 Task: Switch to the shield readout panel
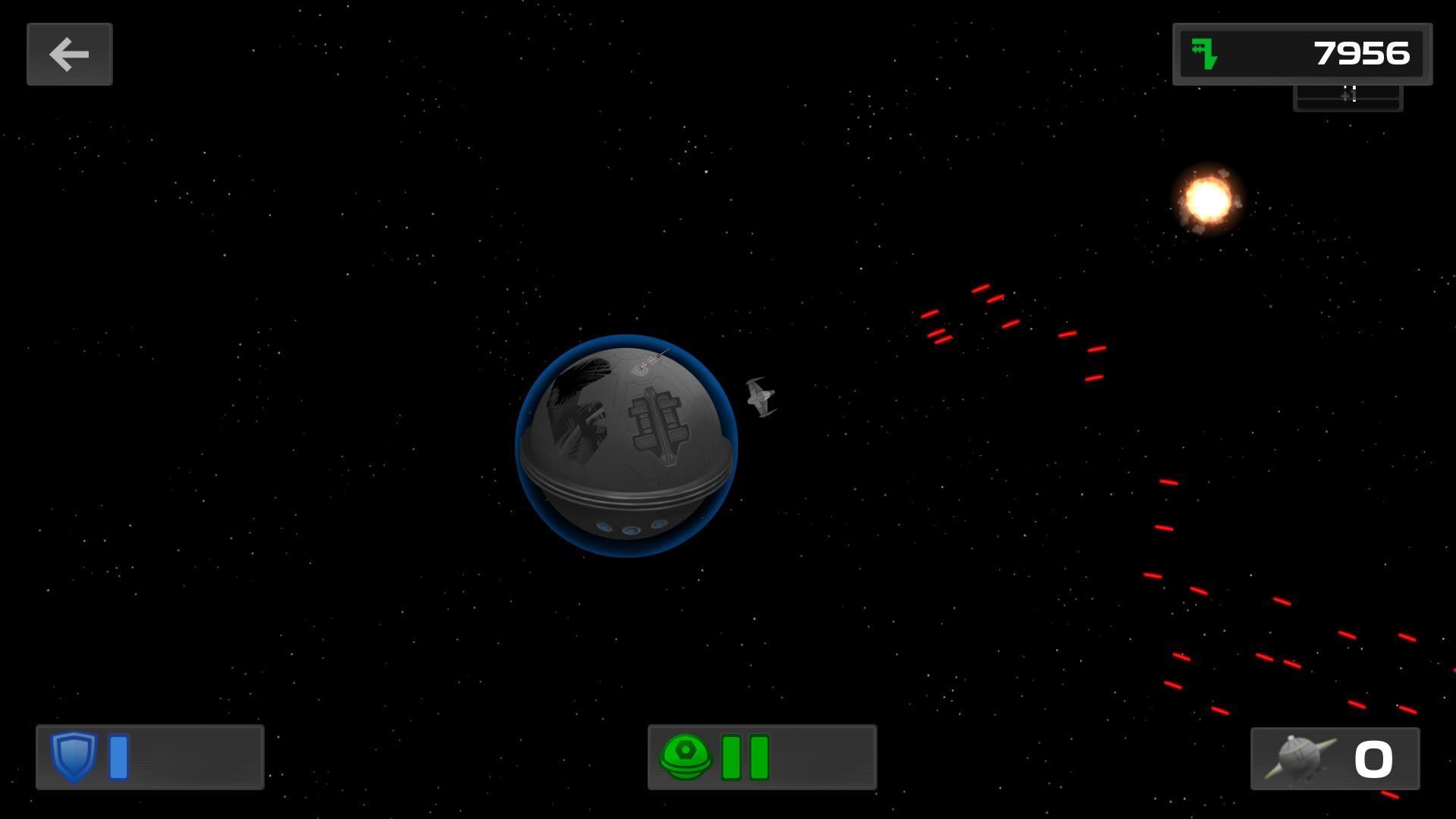tap(149, 757)
